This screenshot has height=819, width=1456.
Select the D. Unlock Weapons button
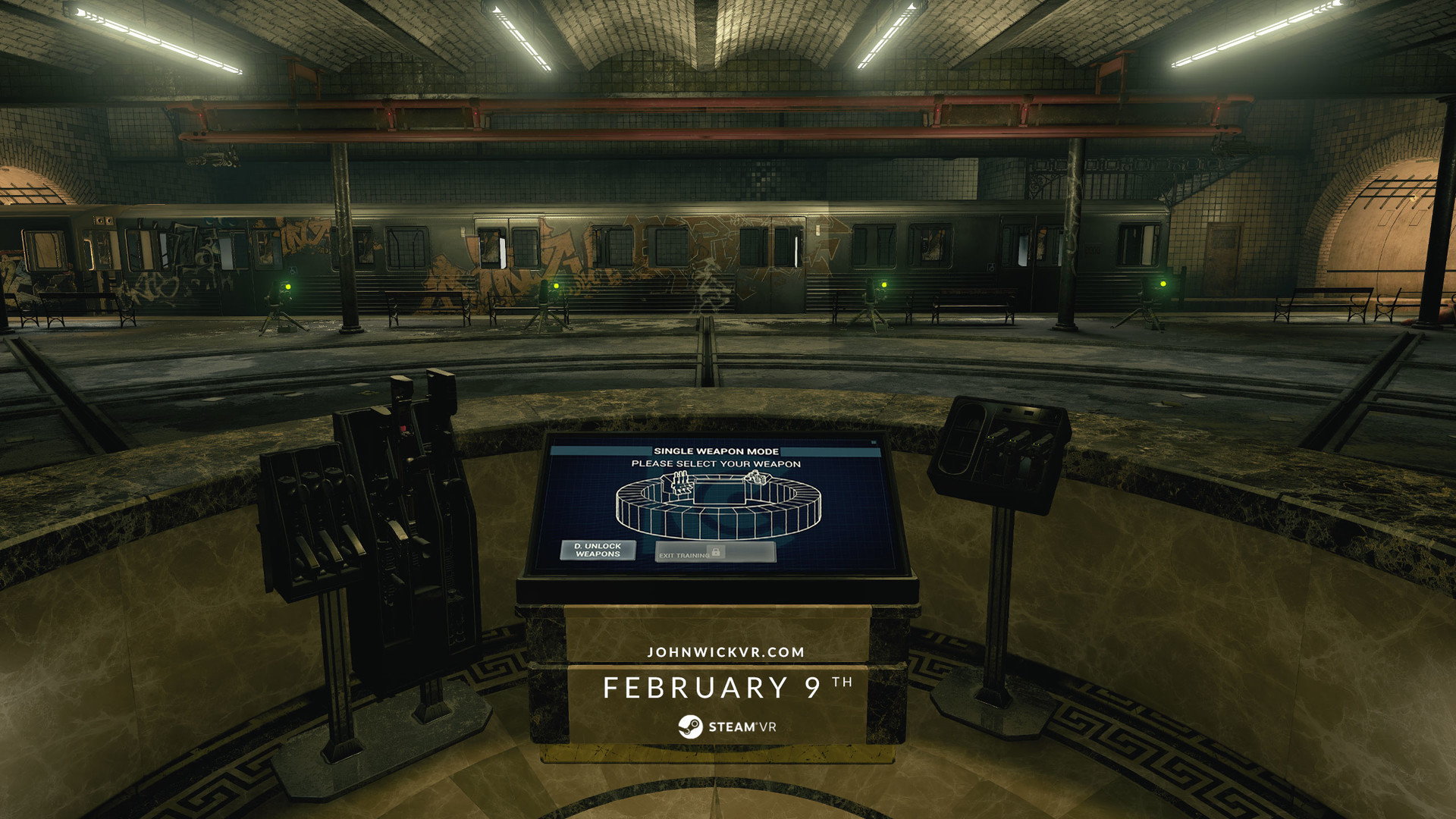(x=598, y=550)
